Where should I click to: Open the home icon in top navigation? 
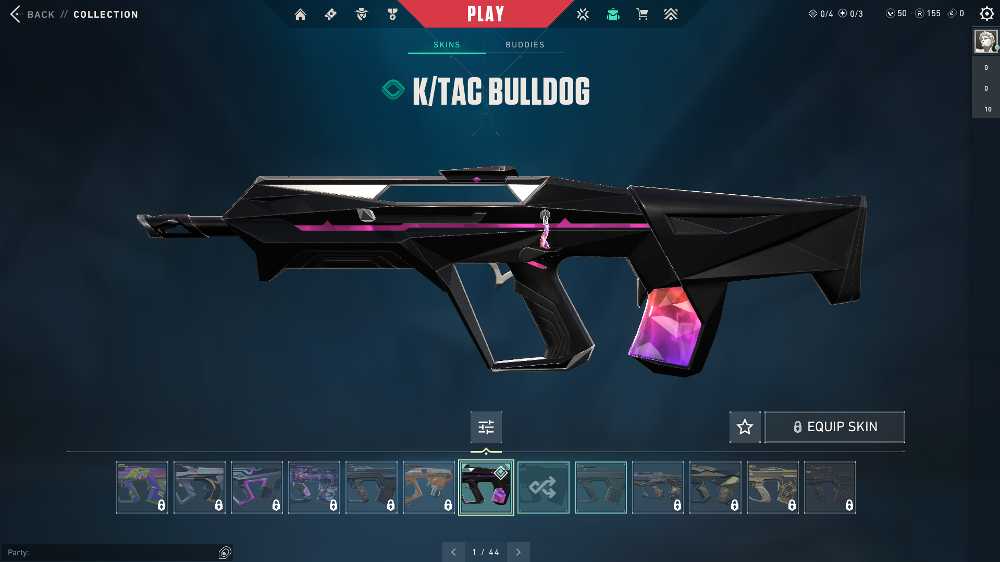coord(300,15)
